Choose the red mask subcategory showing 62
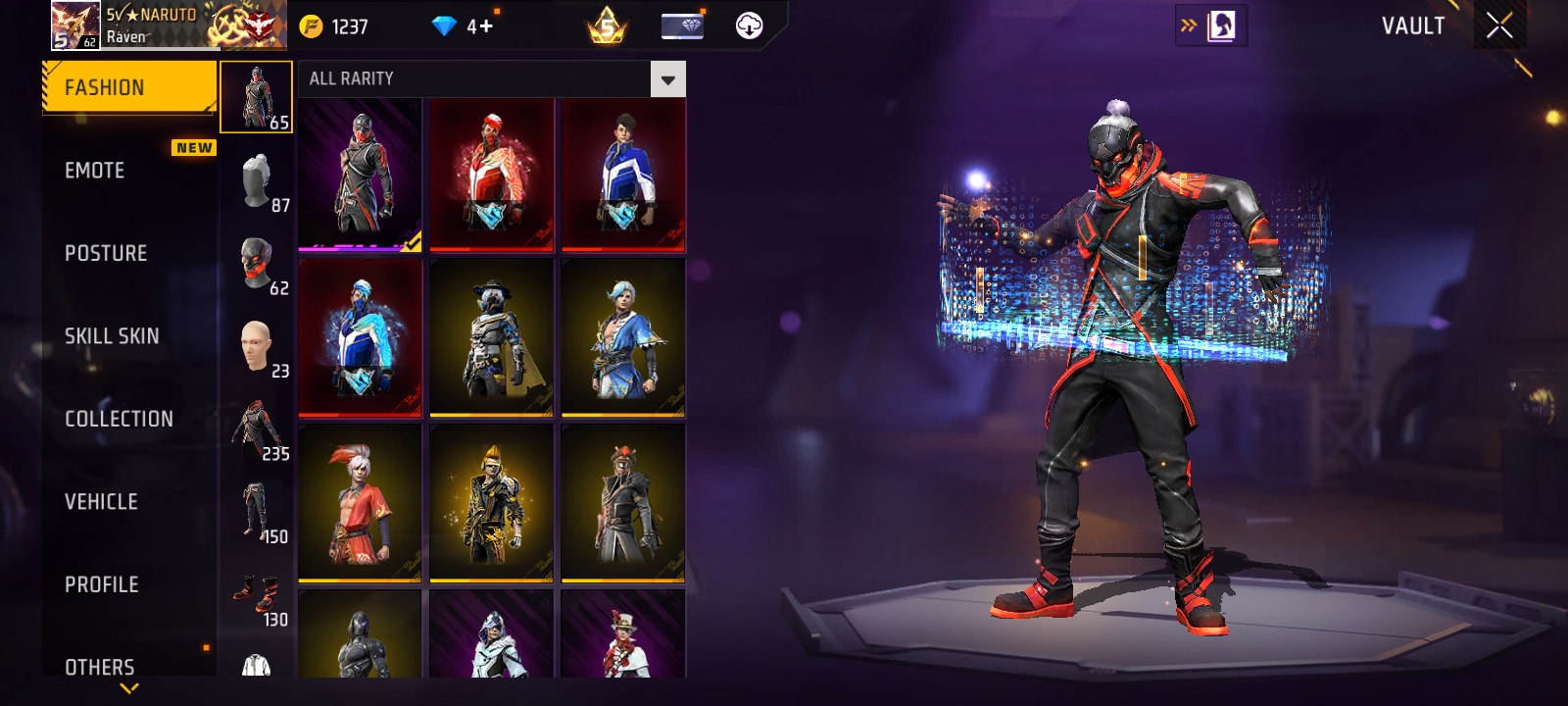 258,264
